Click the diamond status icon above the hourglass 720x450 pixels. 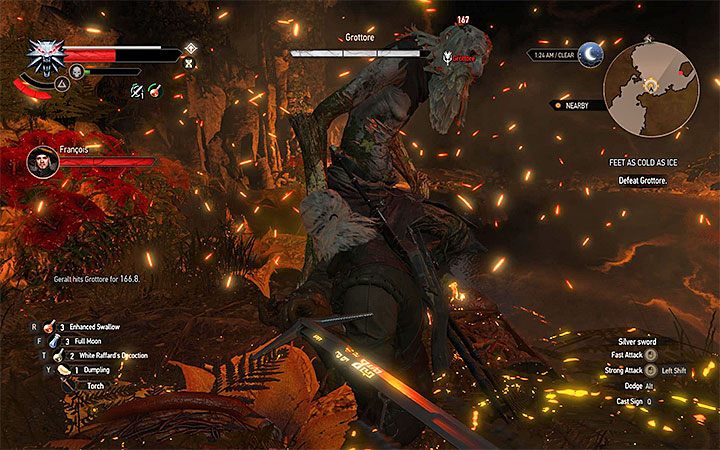(x=190, y=47)
